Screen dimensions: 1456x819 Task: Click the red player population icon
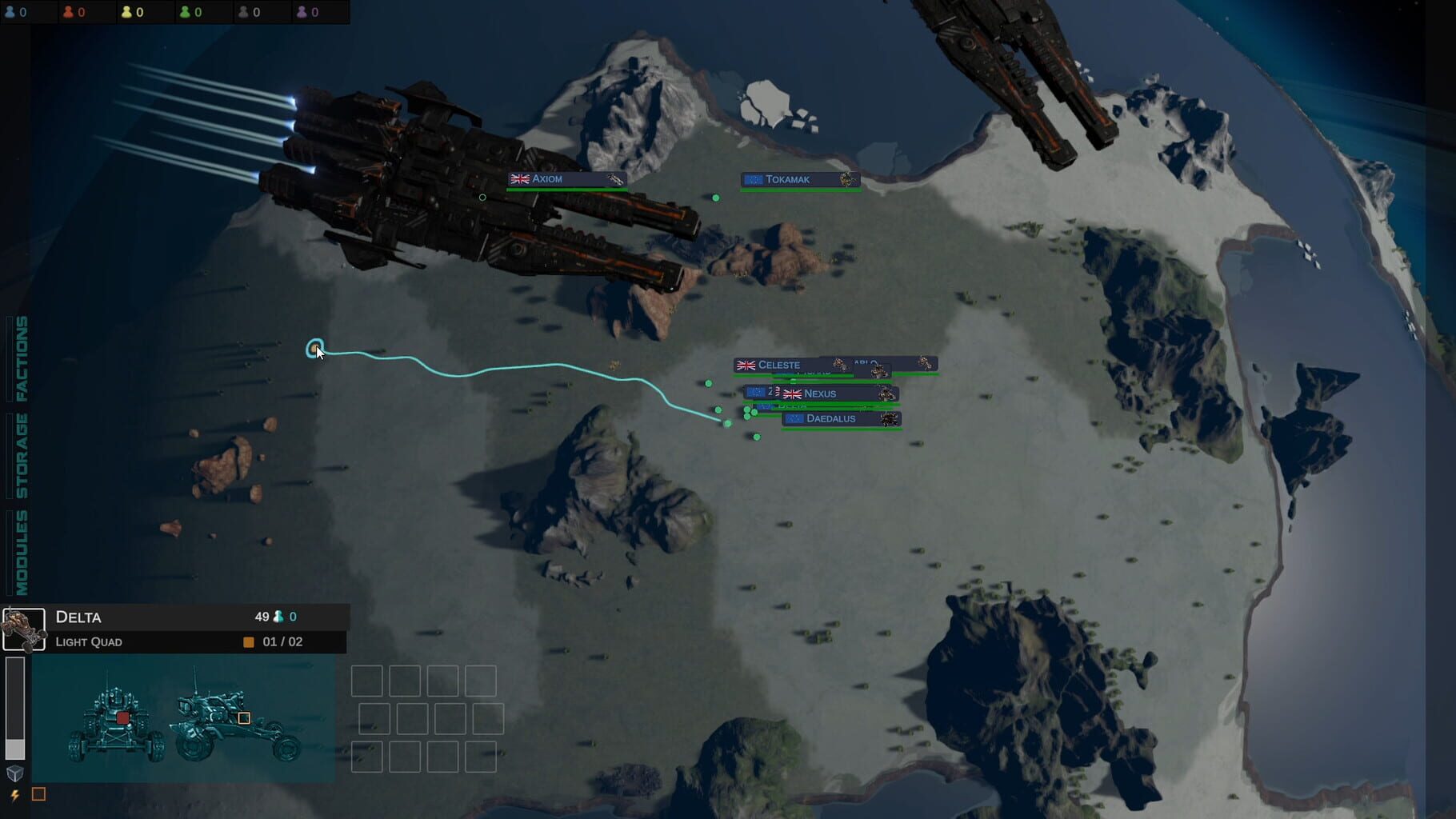(68, 12)
